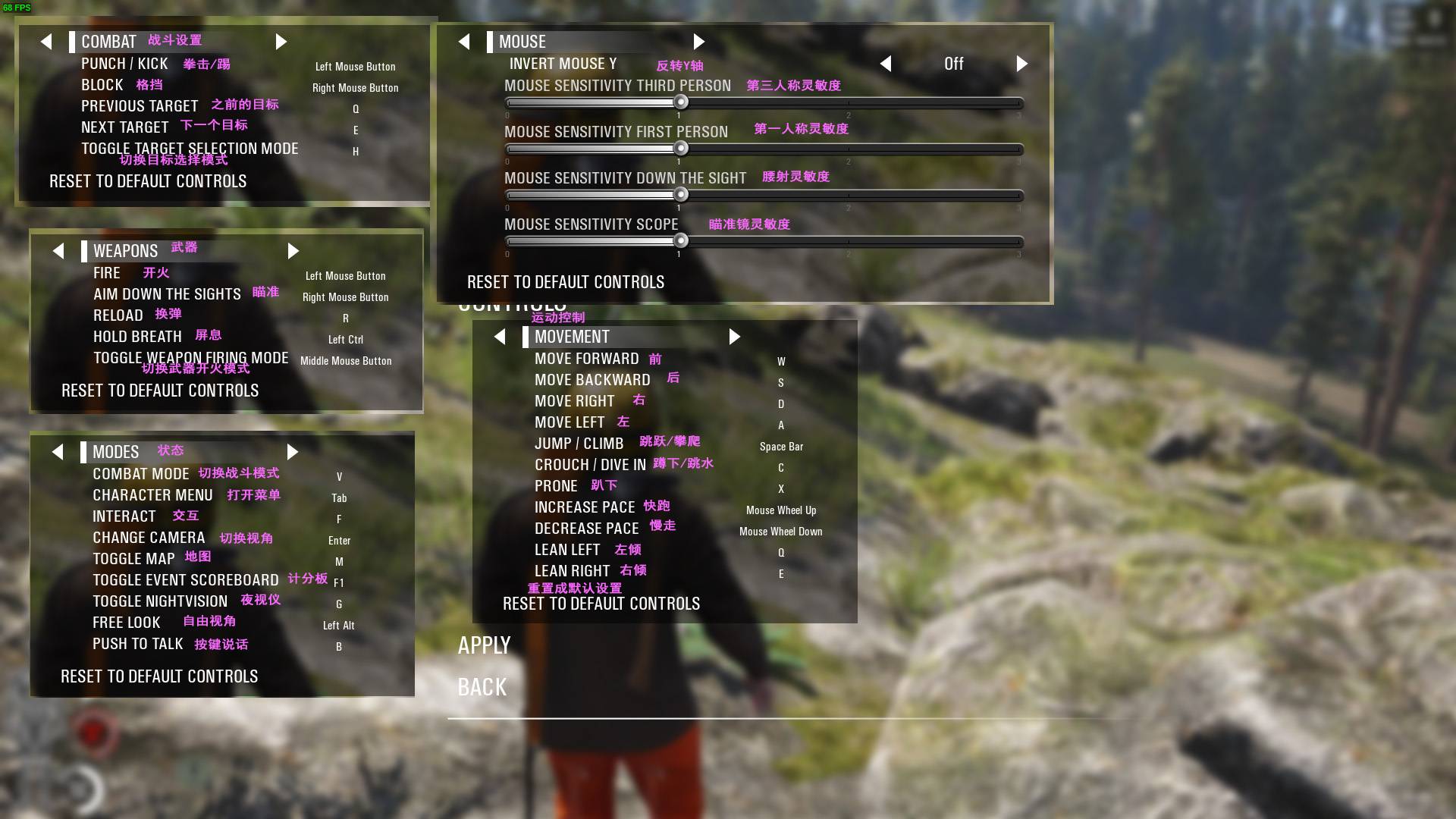Click the Mouse Sensitivity Third Person slider handle
Image resolution: width=1456 pixels, height=819 pixels.
(x=681, y=102)
